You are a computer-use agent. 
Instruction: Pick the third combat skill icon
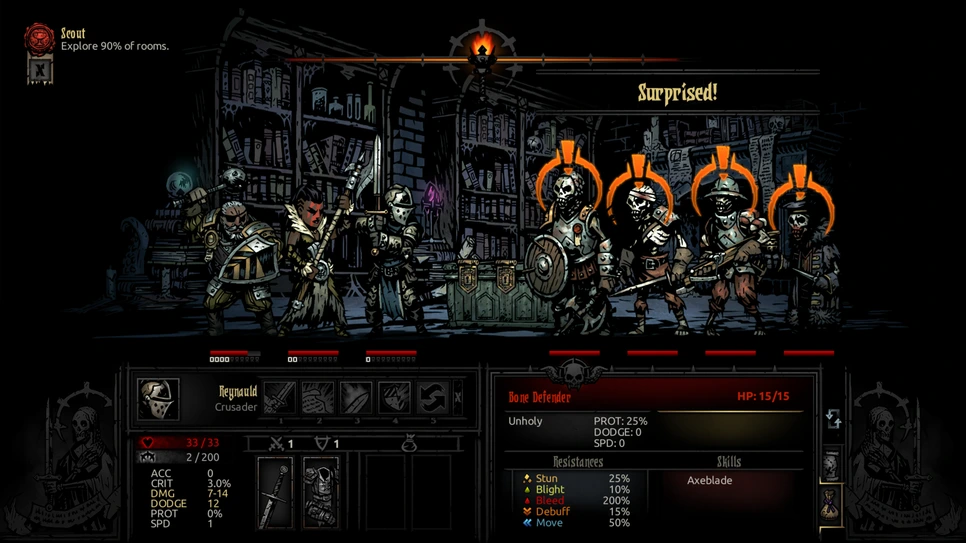(356, 398)
